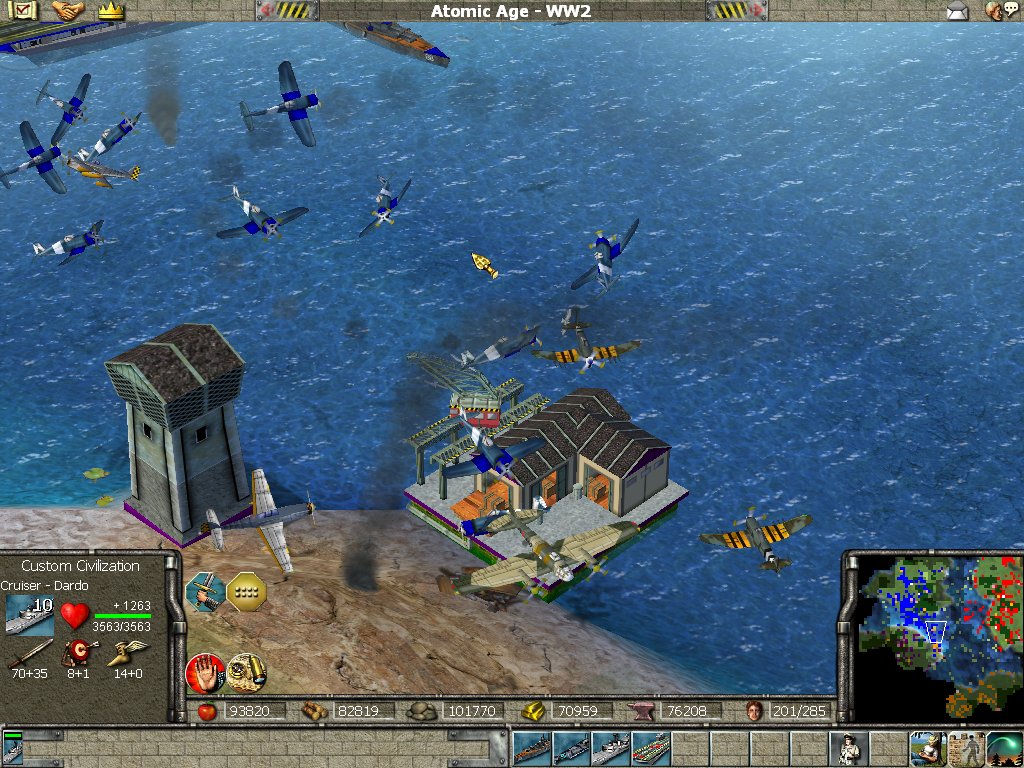Select the aircraft carrier group button

(x=650, y=748)
